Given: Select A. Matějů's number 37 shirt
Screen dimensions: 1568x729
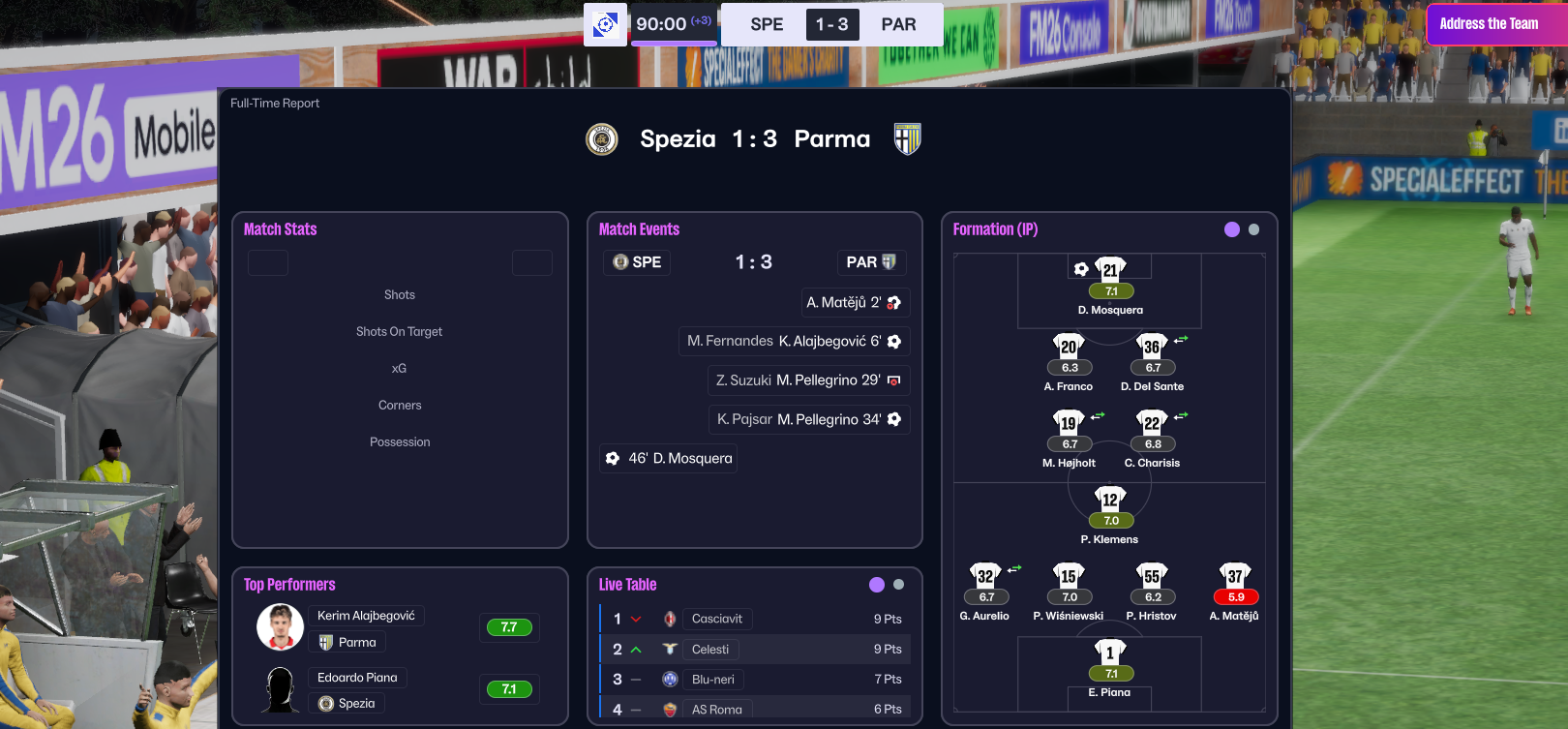Looking at the screenshot, I should 1235,576.
